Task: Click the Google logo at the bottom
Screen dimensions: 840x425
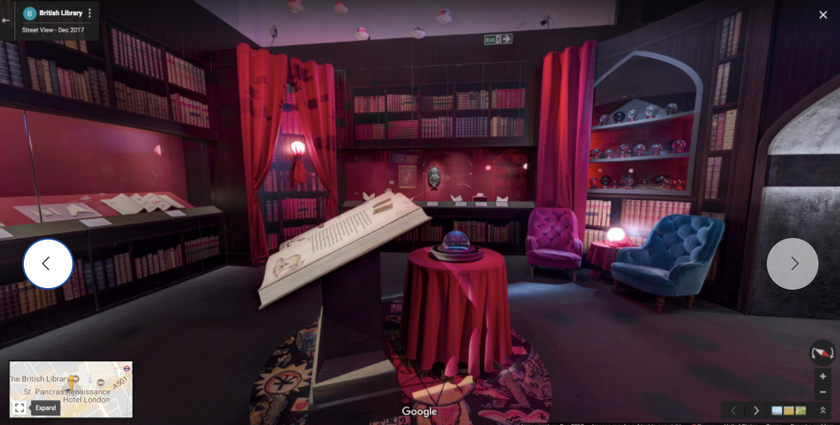Action: pos(420,411)
